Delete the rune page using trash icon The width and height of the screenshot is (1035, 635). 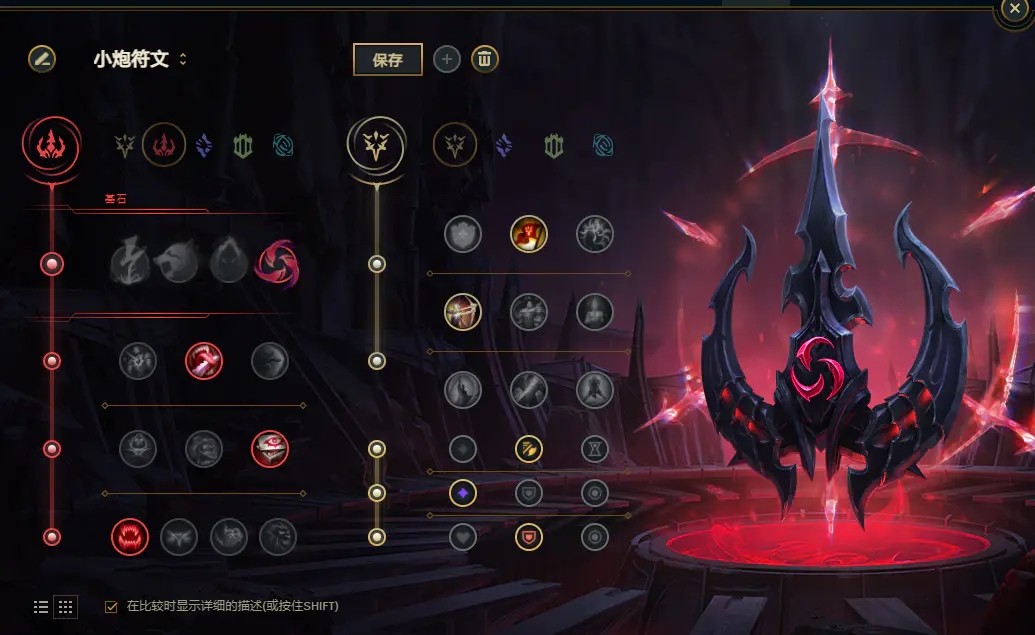coord(484,60)
